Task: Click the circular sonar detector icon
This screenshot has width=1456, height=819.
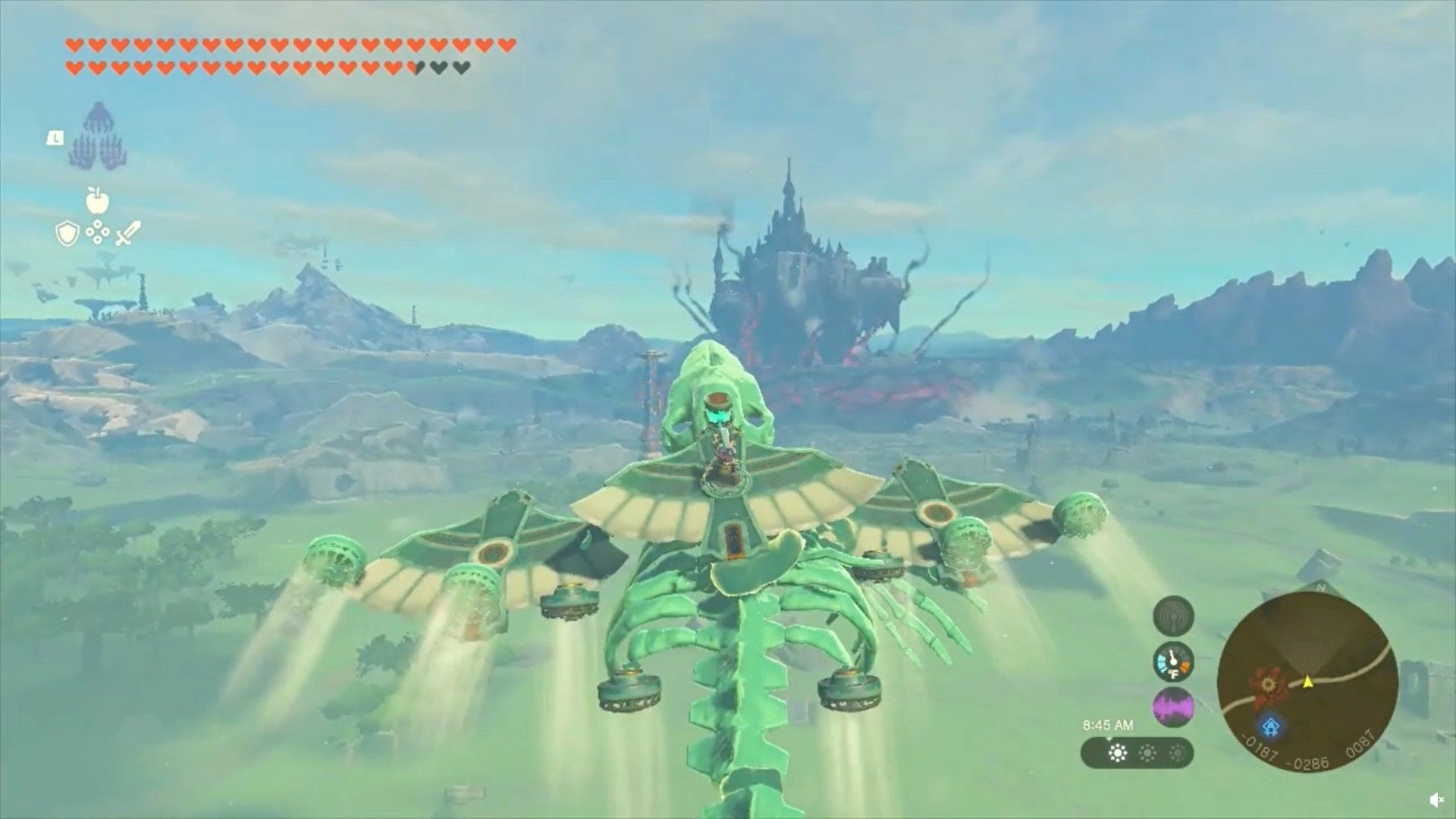Action: tap(1173, 617)
